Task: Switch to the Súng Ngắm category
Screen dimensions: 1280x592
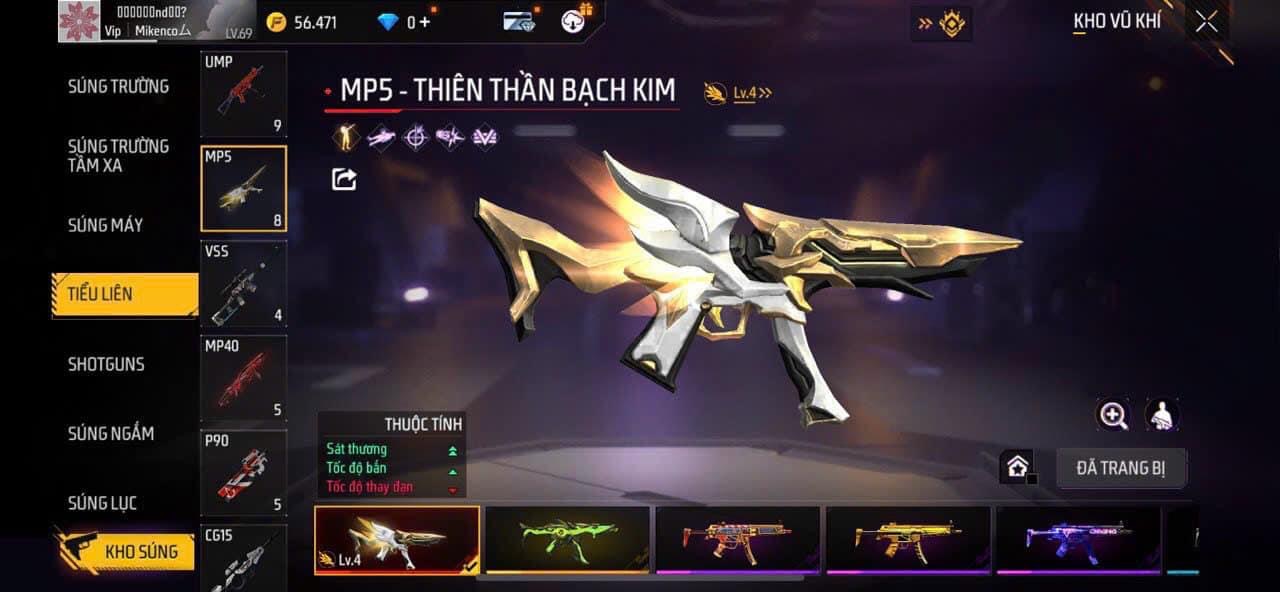Action: tap(111, 433)
